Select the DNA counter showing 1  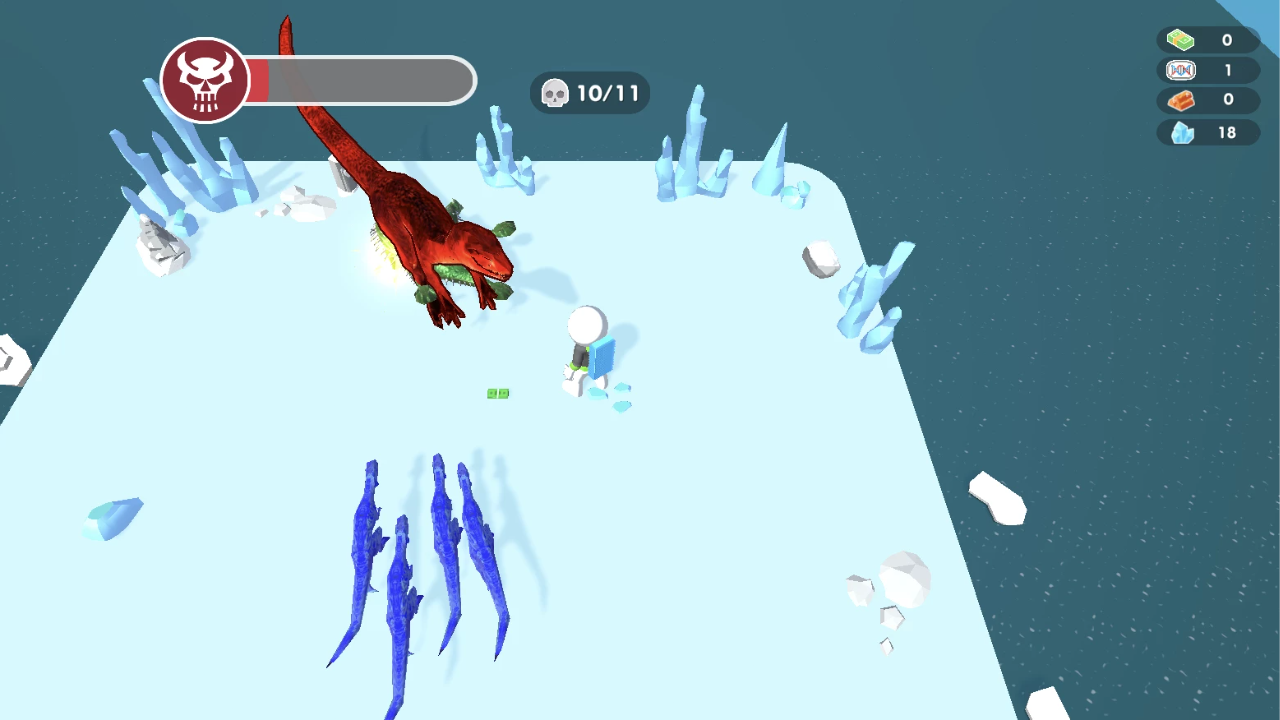[1226, 70]
